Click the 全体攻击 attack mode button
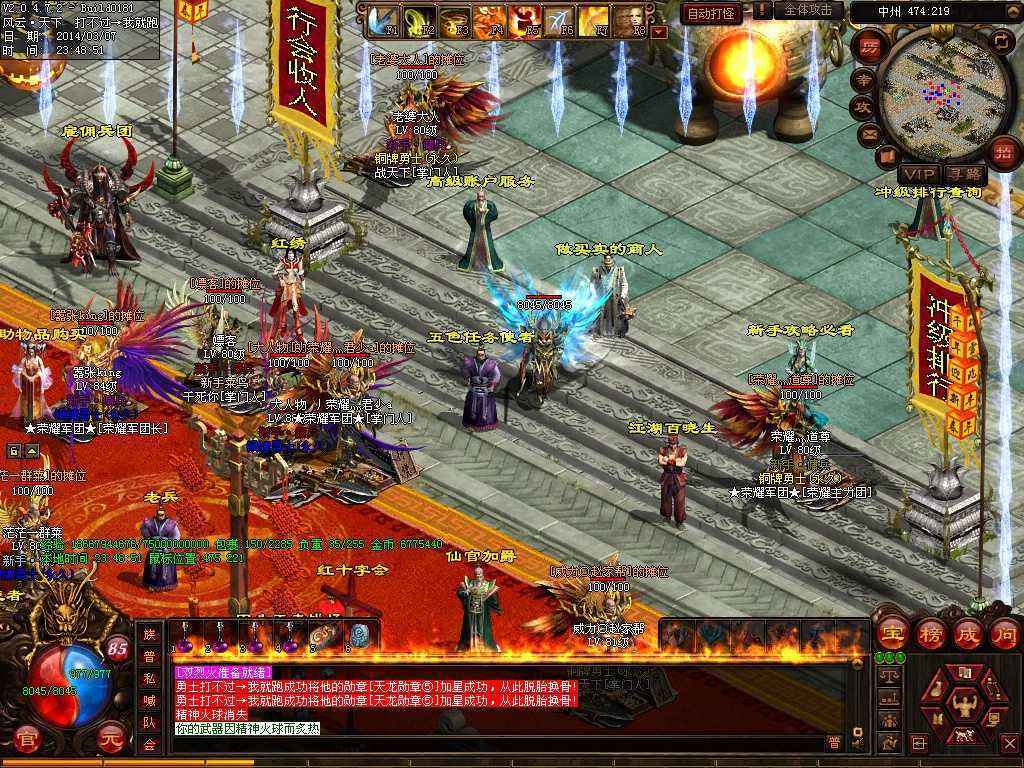The width and height of the screenshot is (1024, 768). 808,10
